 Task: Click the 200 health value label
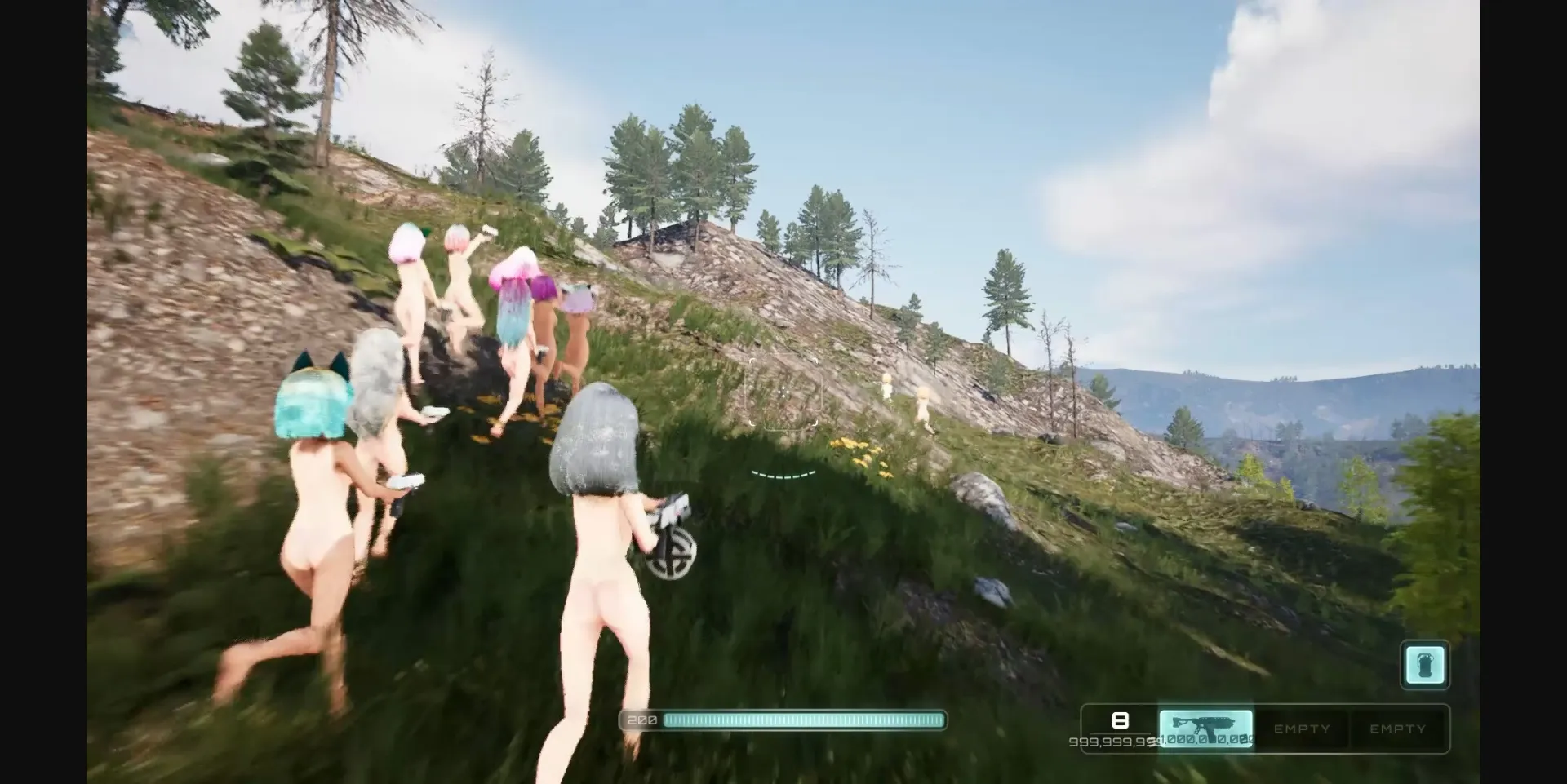pos(642,720)
